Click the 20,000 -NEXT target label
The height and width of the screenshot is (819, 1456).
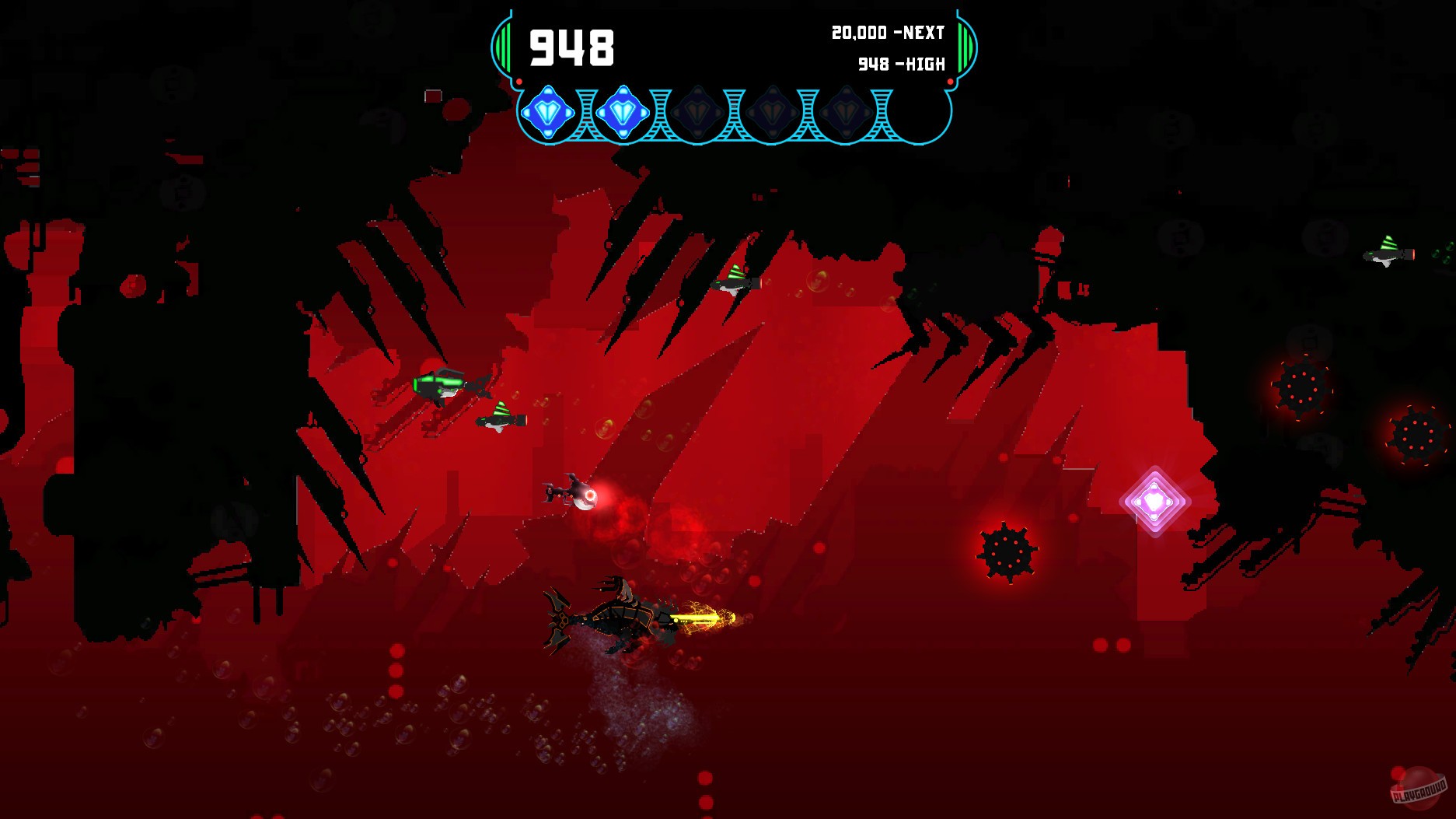[x=886, y=33]
